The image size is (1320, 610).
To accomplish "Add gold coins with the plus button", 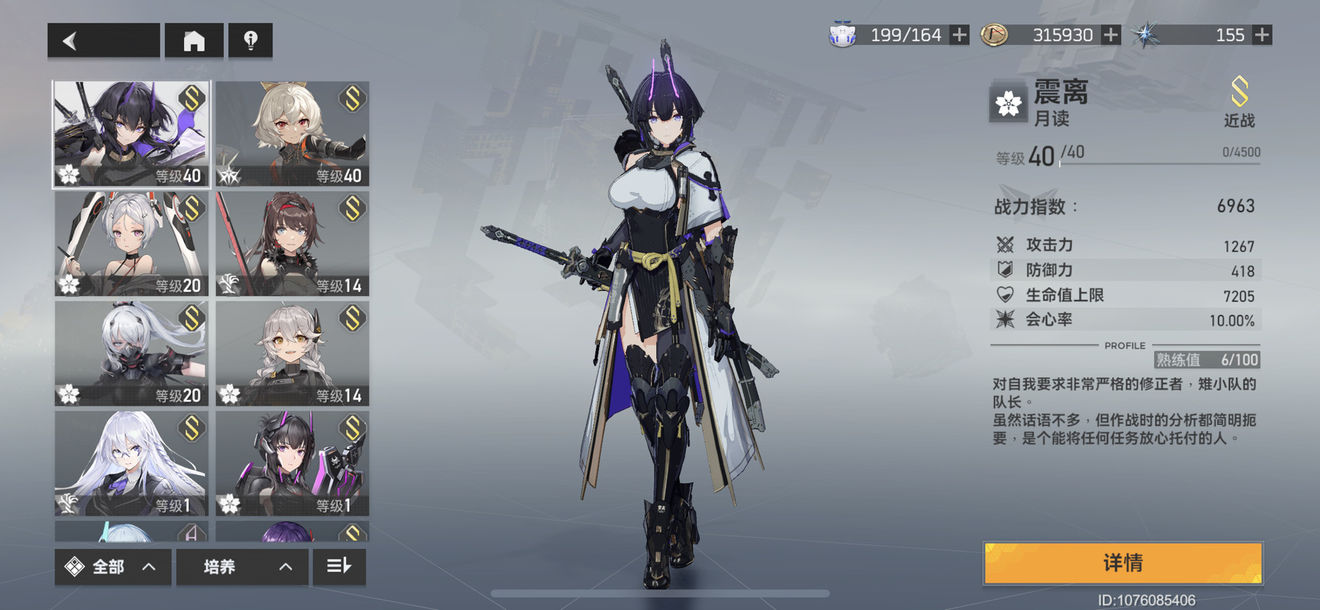I will (x=1110, y=35).
